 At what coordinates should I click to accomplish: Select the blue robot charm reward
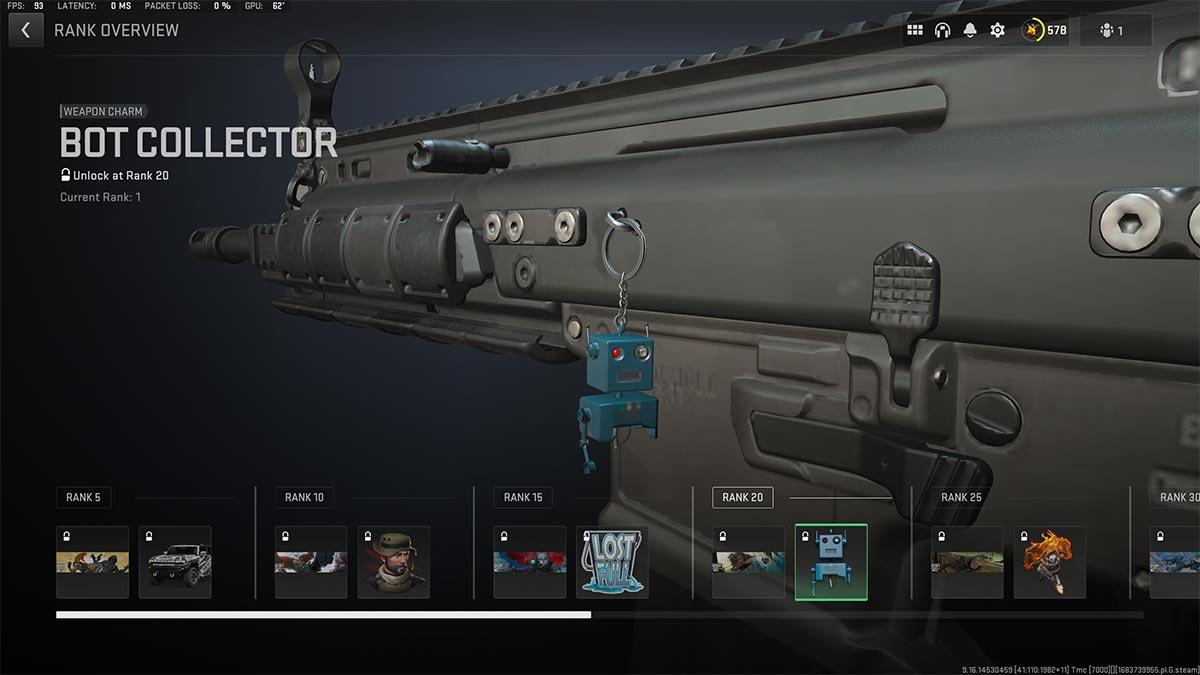pos(831,562)
